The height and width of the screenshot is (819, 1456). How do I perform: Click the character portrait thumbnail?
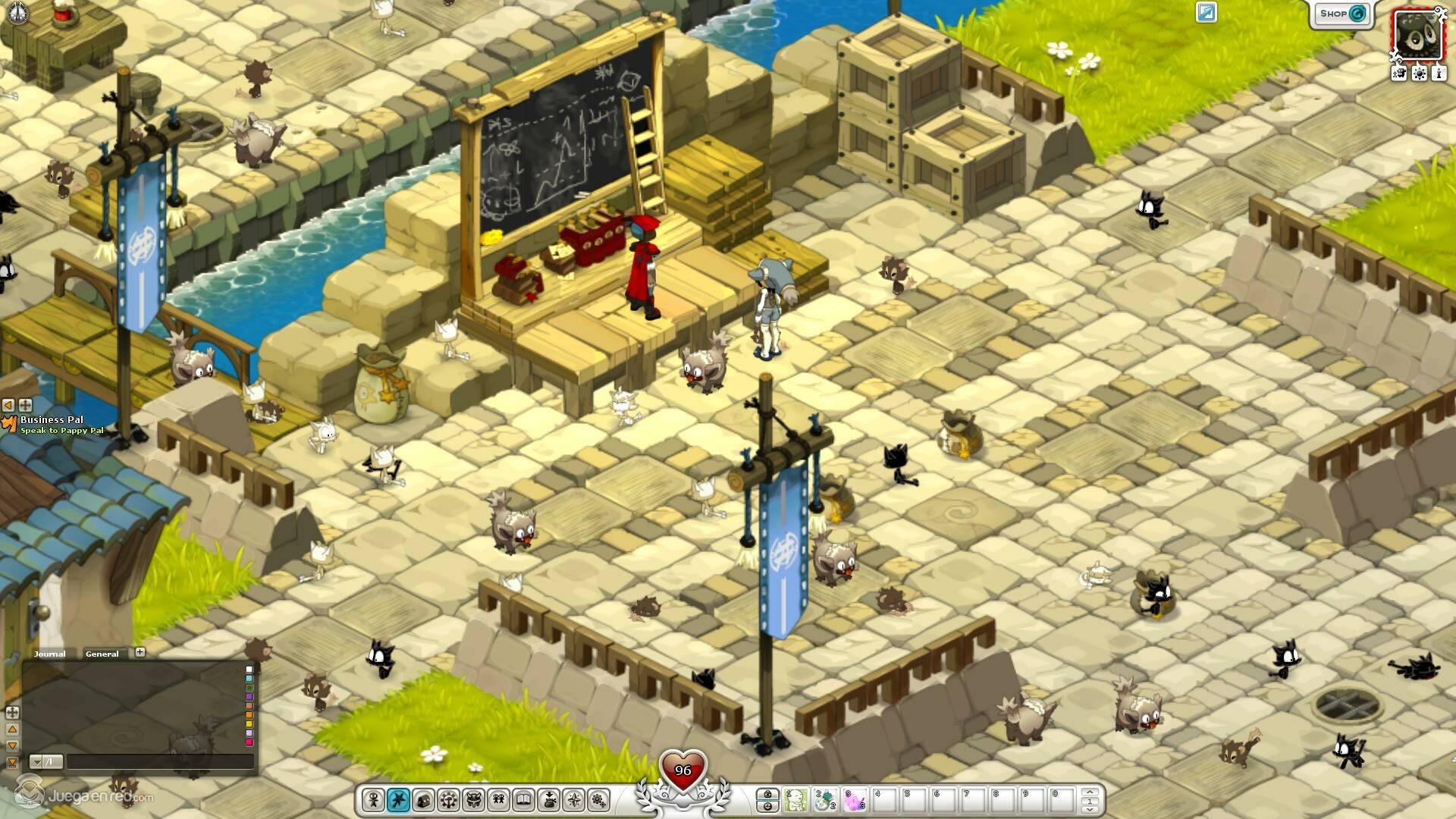pos(1418,34)
